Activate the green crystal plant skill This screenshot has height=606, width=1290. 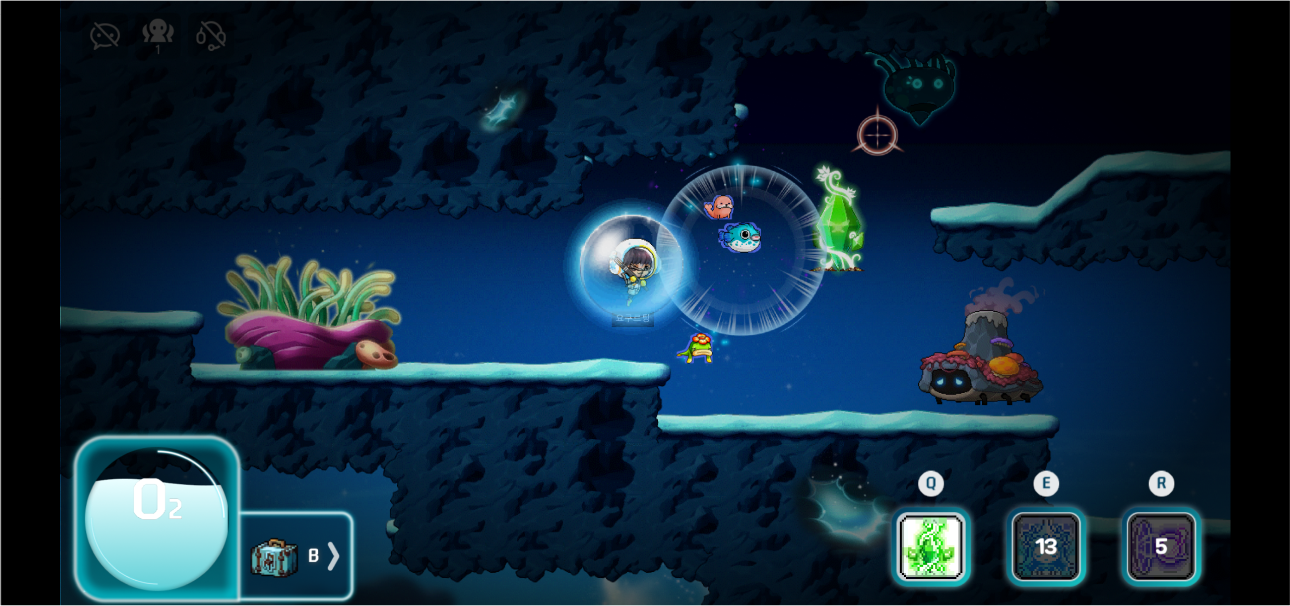pyautogui.click(x=931, y=547)
